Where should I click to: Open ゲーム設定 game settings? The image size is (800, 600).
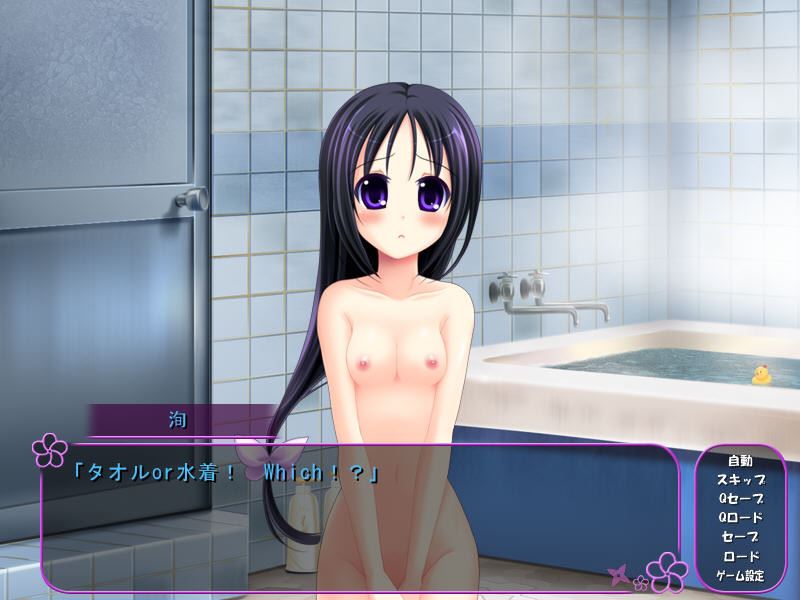click(x=740, y=576)
